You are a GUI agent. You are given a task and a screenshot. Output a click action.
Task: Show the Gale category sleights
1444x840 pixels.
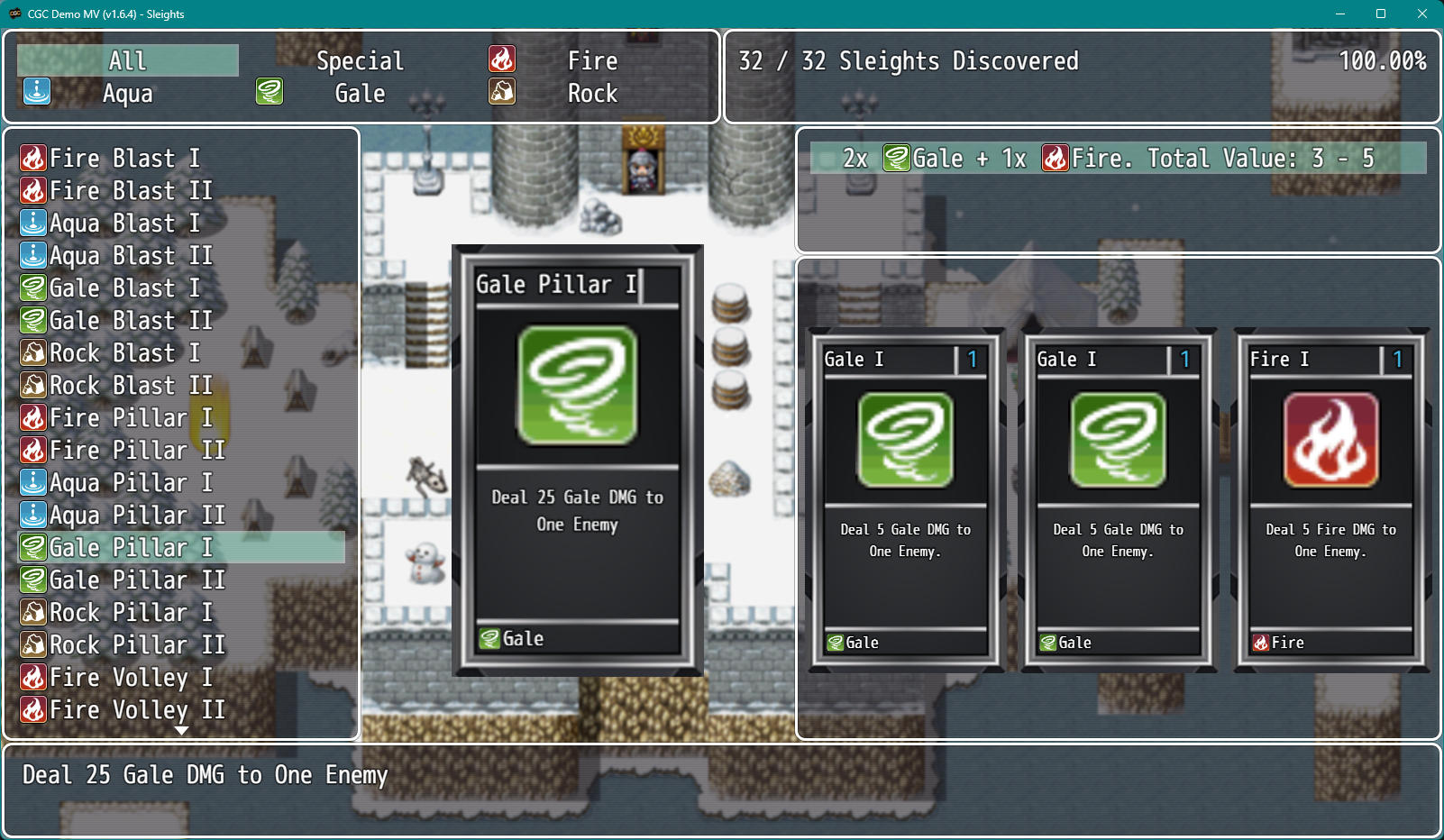(360, 93)
